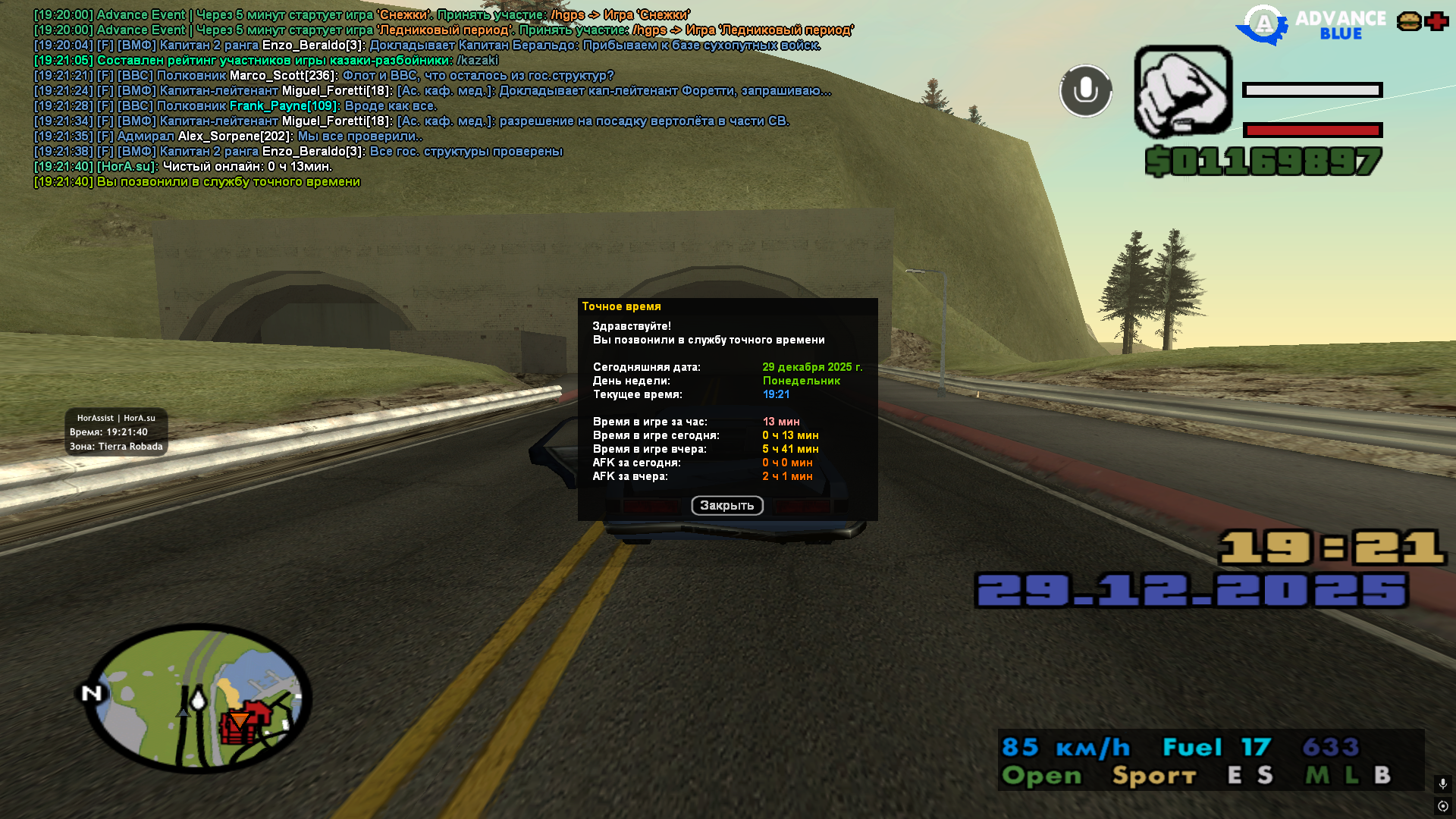Click the small microphone icon in the corner

[x=1442, y=783]
